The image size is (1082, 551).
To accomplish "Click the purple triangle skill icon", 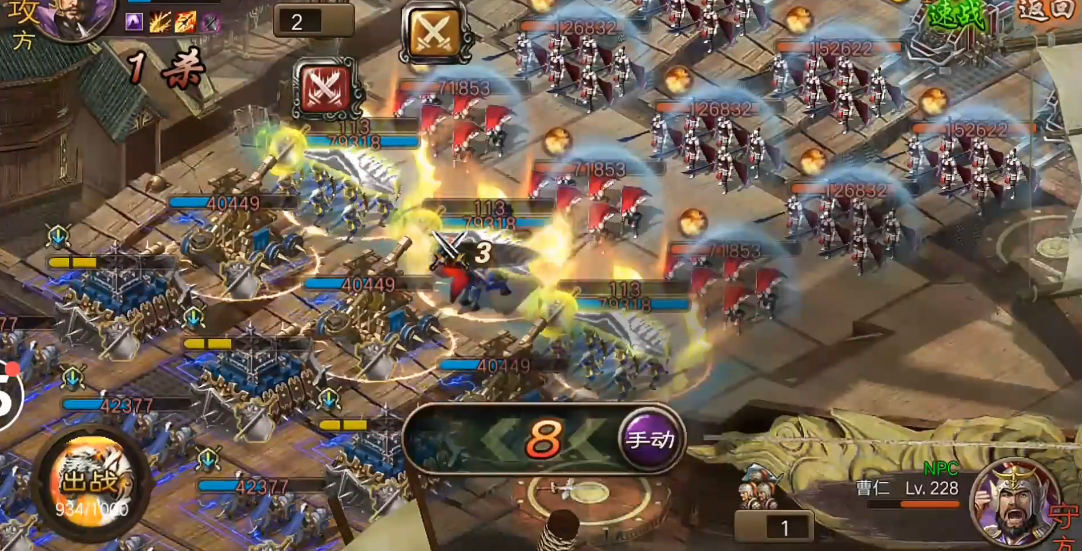I will [134, 22].
